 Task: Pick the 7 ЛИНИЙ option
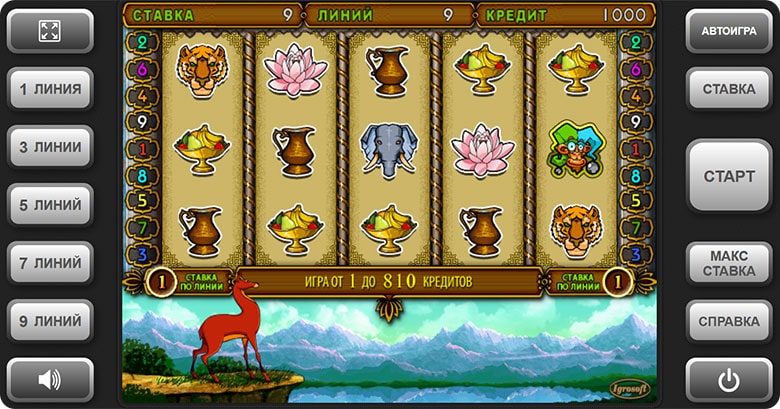[50, 263]
